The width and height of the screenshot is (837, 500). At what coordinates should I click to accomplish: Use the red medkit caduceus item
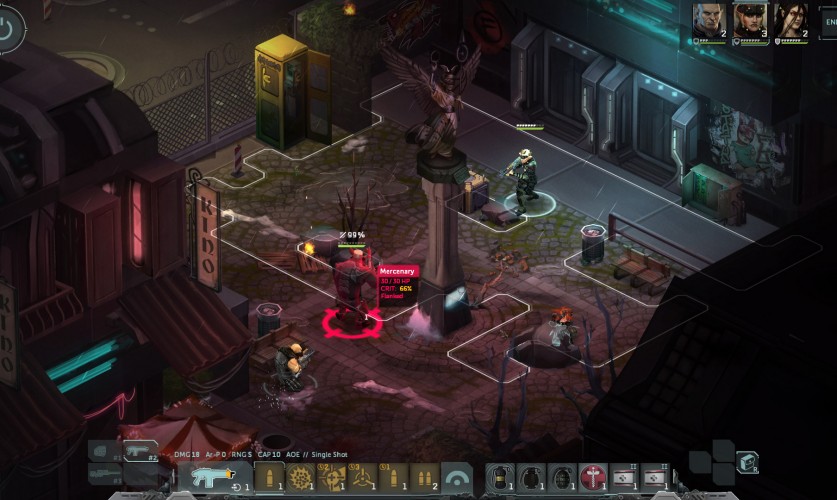coord(593,478)
